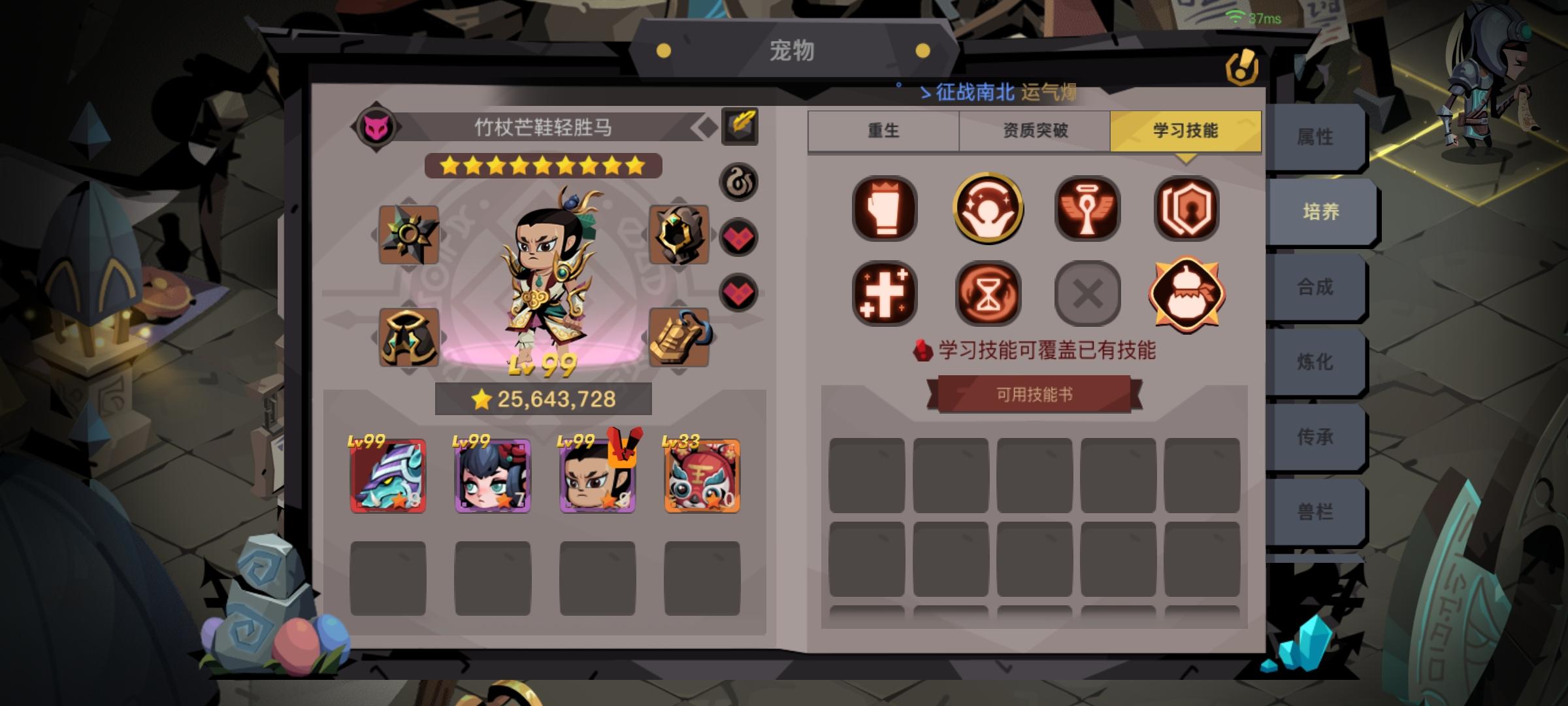
Task: Open the yellow feather rename icon
Action: (x=739, y=126)
